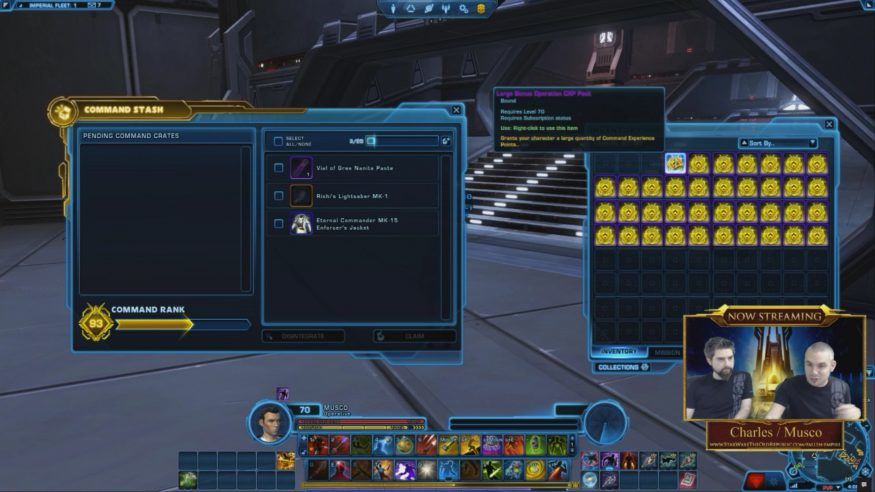Click the Musco player portrait

270,421
